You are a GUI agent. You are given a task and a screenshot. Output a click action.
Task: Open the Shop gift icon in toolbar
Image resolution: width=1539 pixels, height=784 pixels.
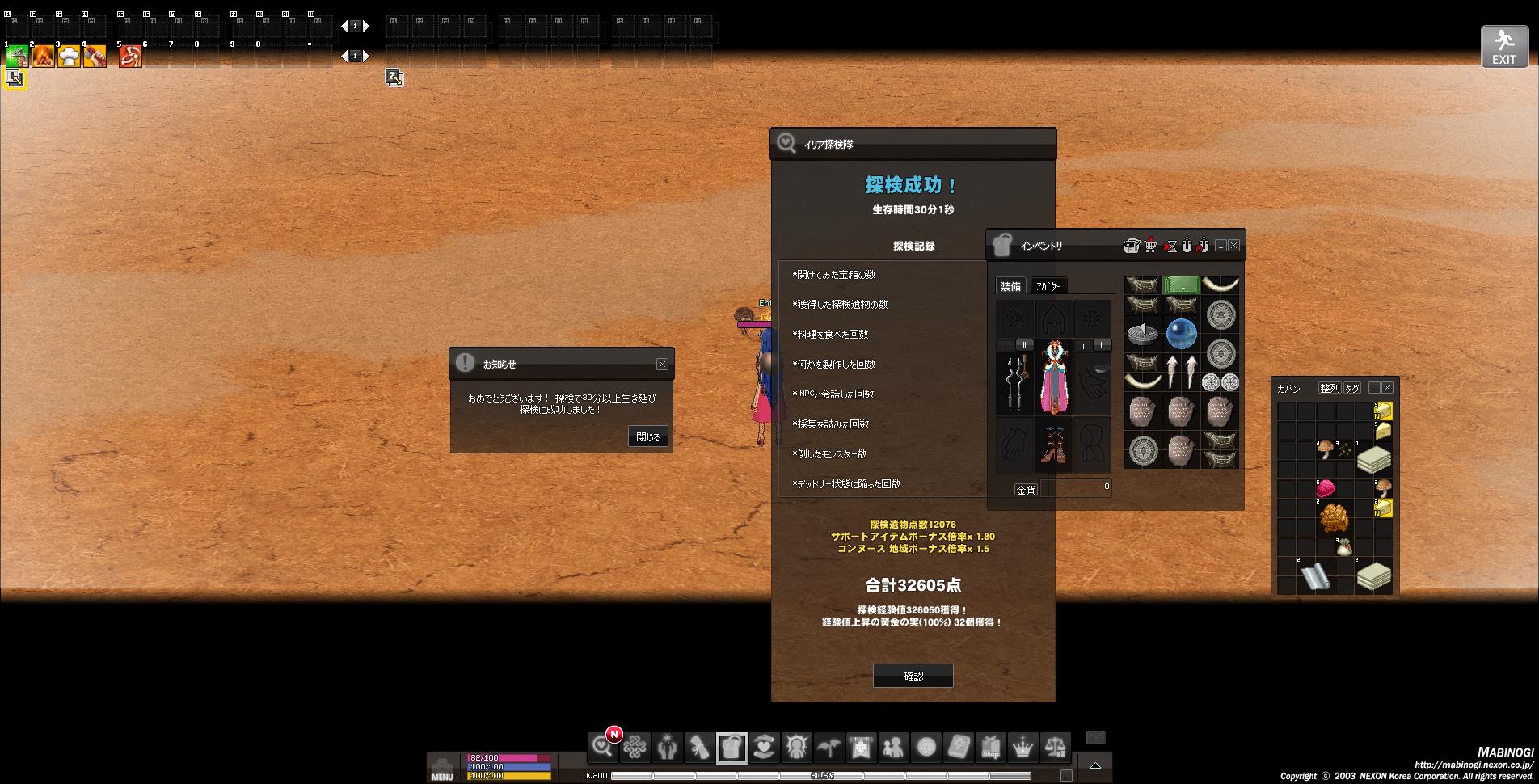(x=990, y=748)
